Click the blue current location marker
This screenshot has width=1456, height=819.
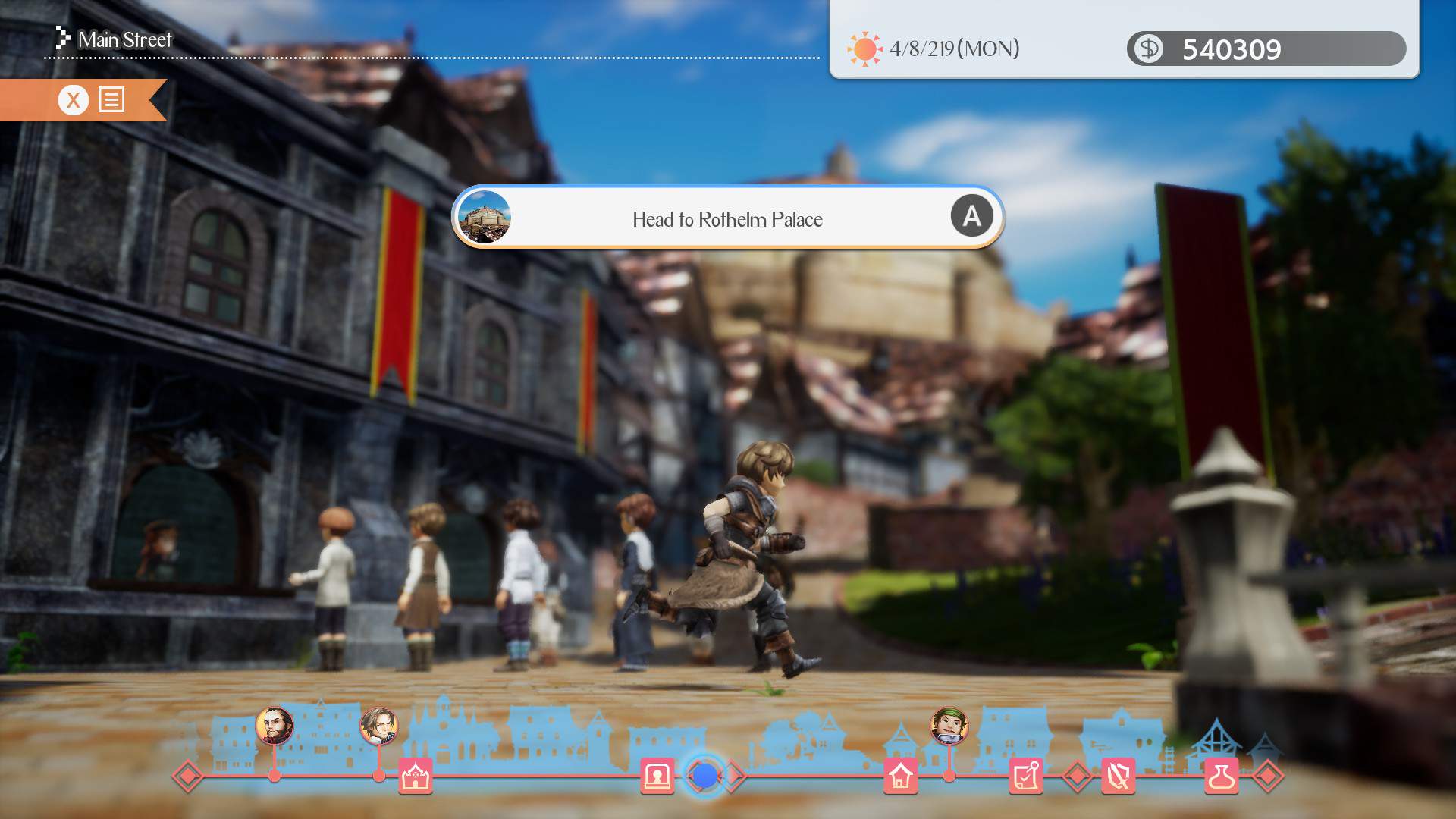tap(705, 777)
